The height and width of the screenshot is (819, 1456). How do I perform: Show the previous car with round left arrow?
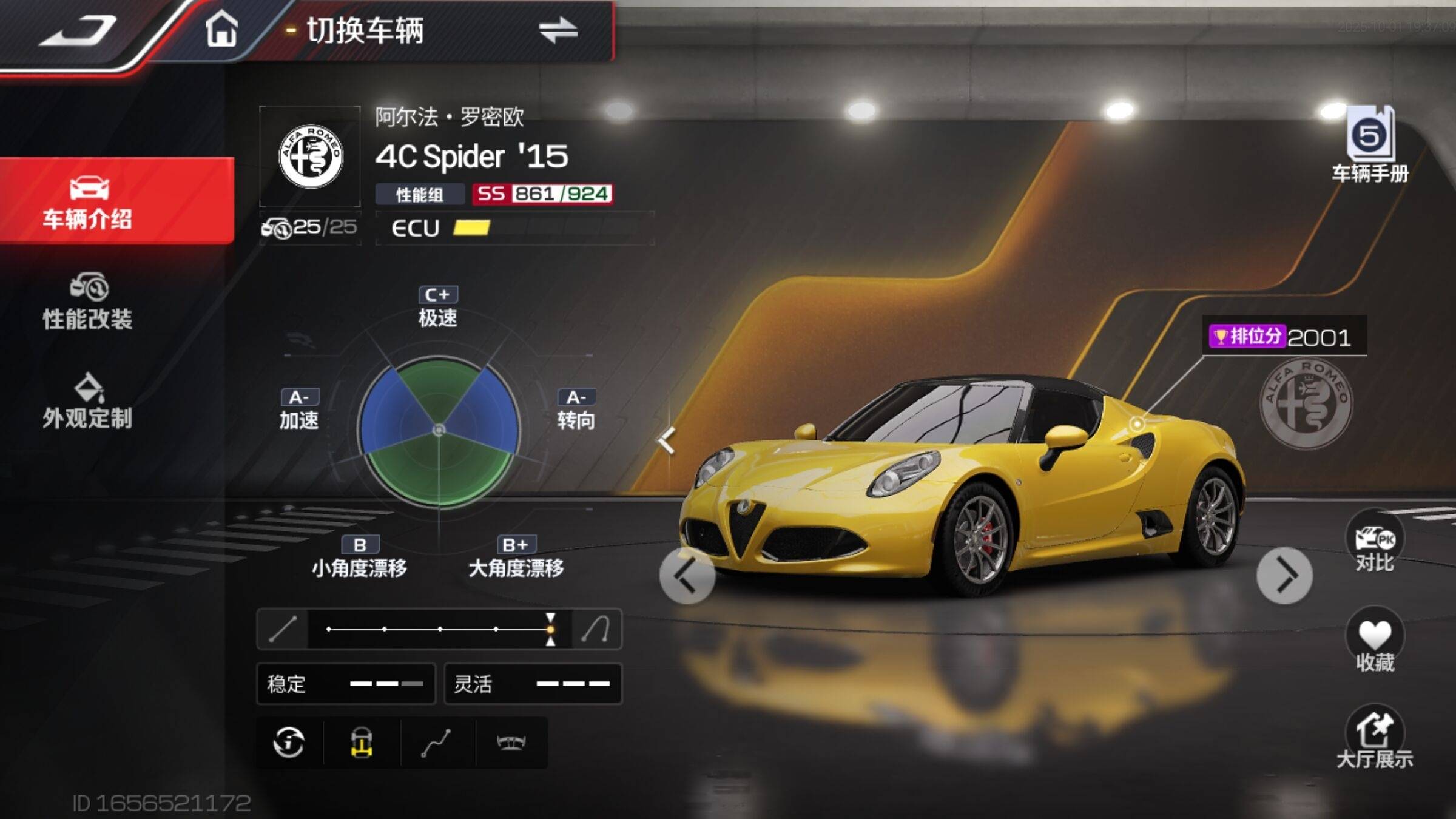(x=687, y=575)
